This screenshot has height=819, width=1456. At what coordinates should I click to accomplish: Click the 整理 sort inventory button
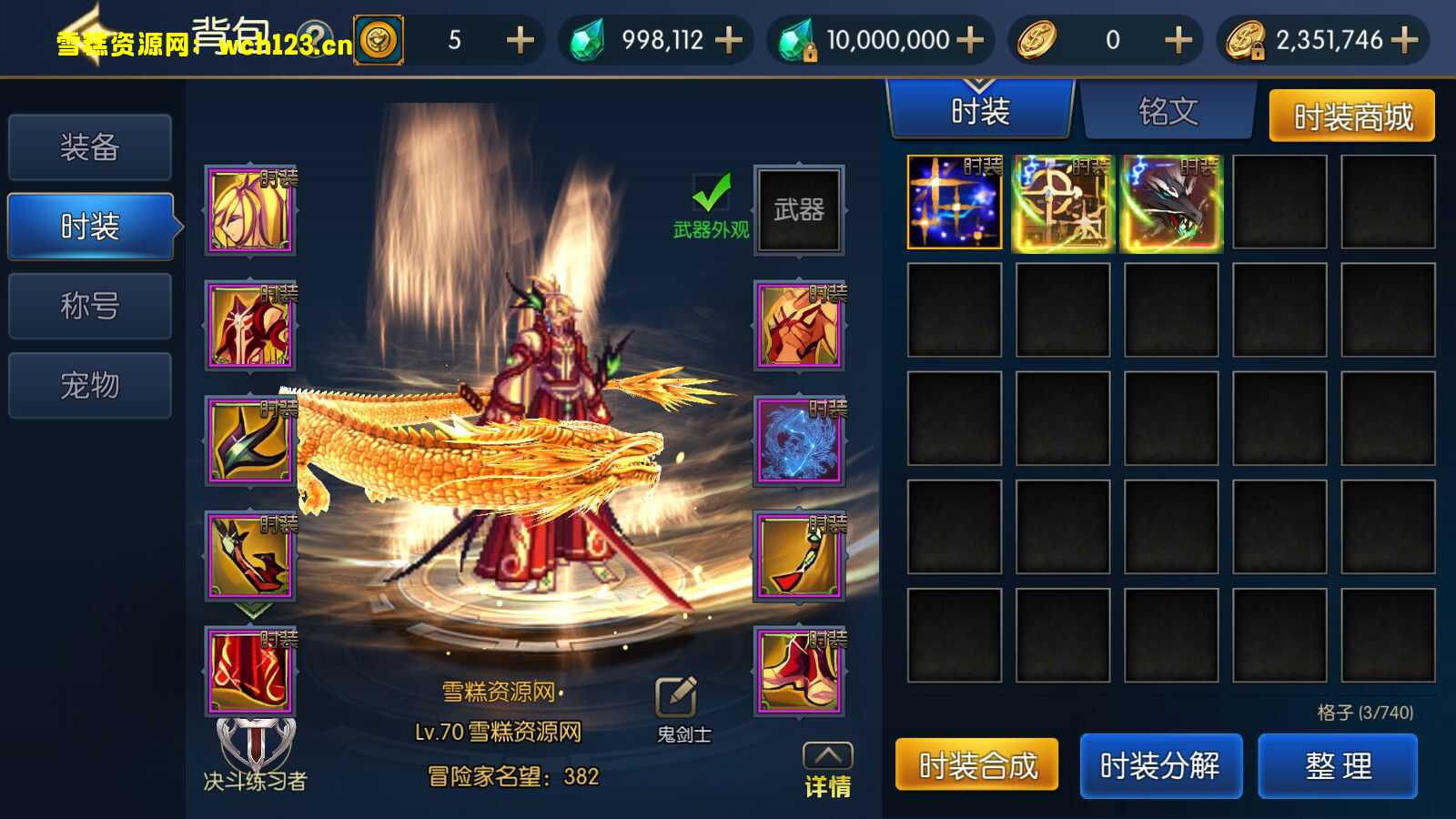pyautogui.click(x=1338, y=765)
